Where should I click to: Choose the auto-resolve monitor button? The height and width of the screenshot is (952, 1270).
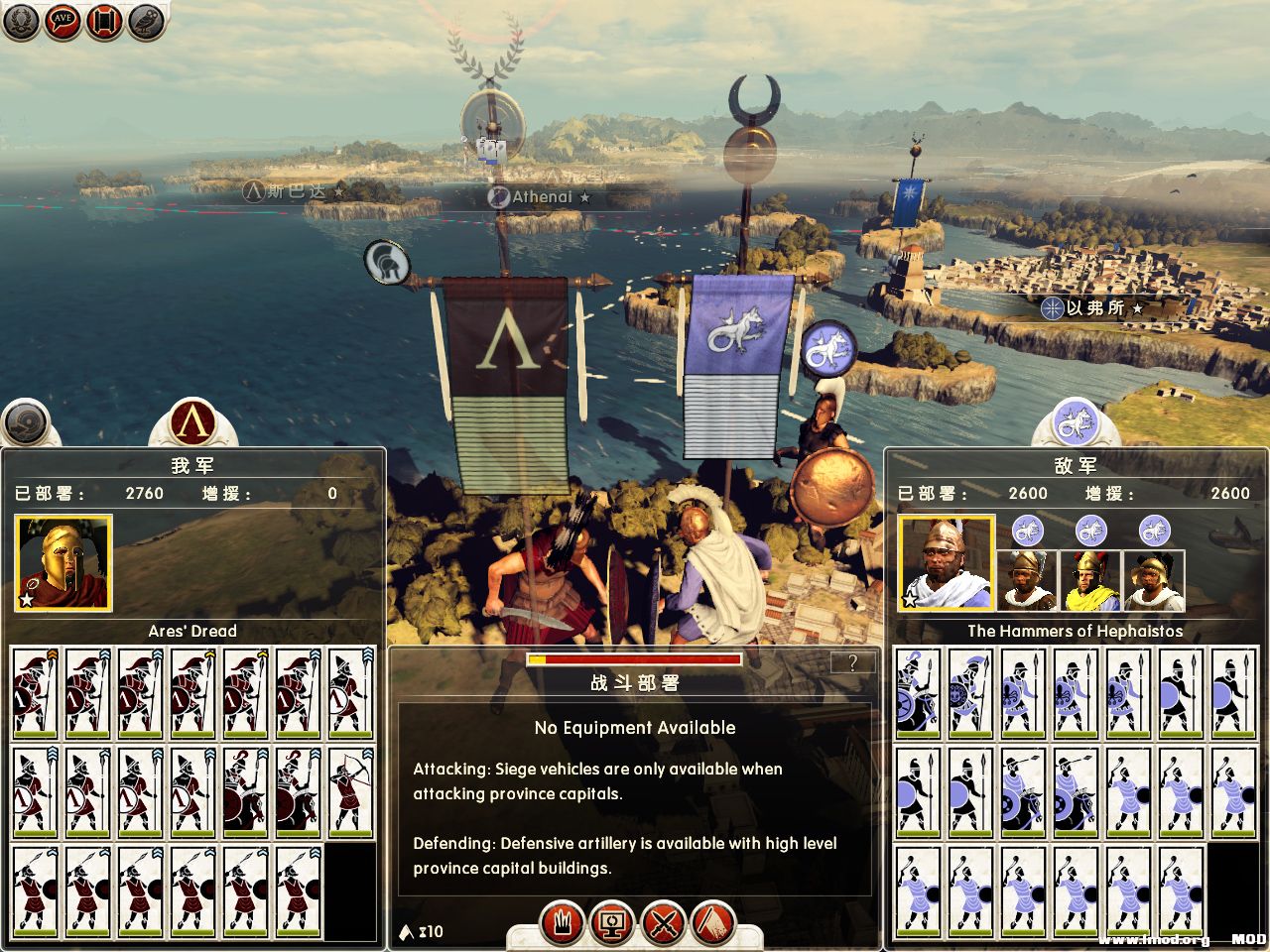pyautogui.click(x=612, y=924)
